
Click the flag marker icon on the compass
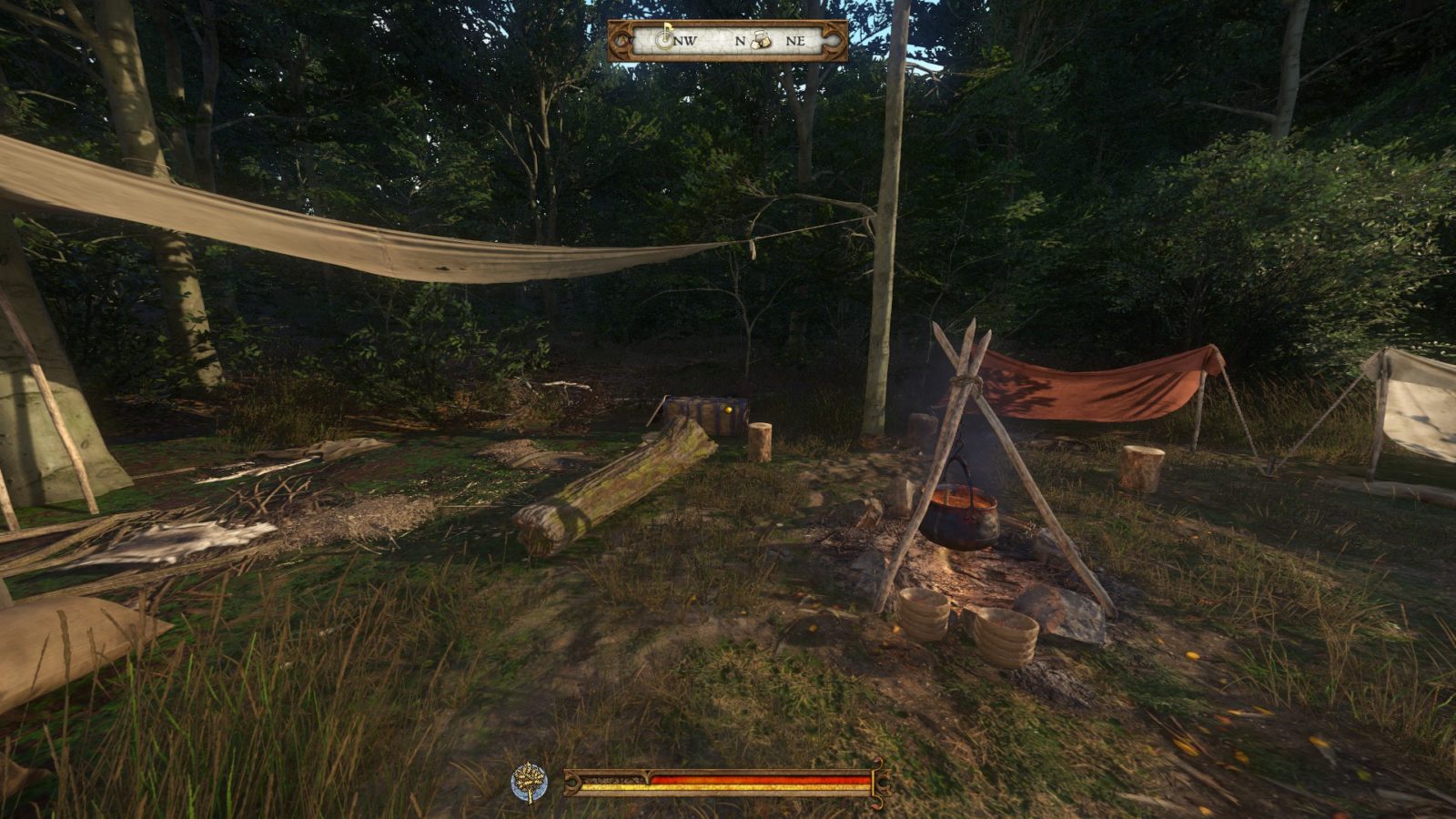tap(664, 38)
